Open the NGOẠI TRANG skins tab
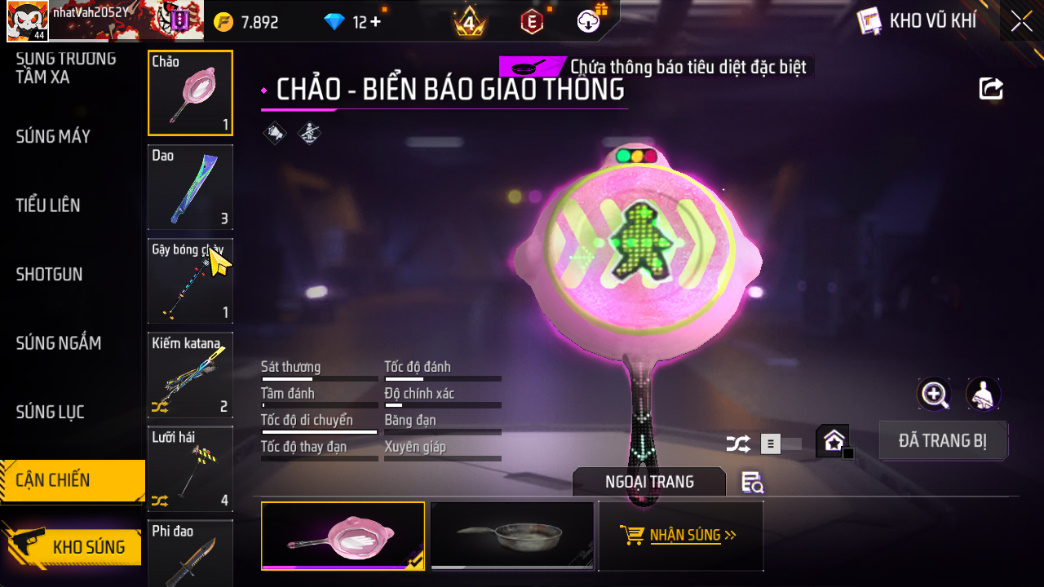 [x=649, y=482]
